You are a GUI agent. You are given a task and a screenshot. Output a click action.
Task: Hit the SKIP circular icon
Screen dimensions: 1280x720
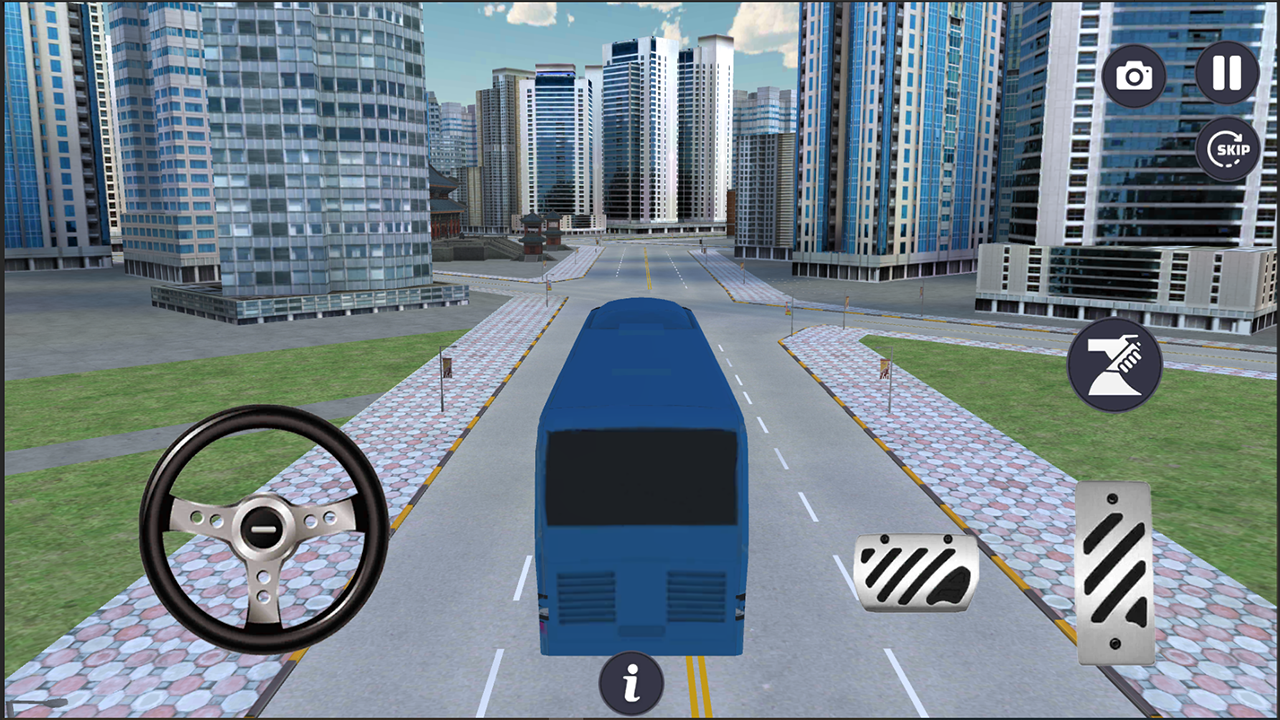click(x=1228, y=148)
